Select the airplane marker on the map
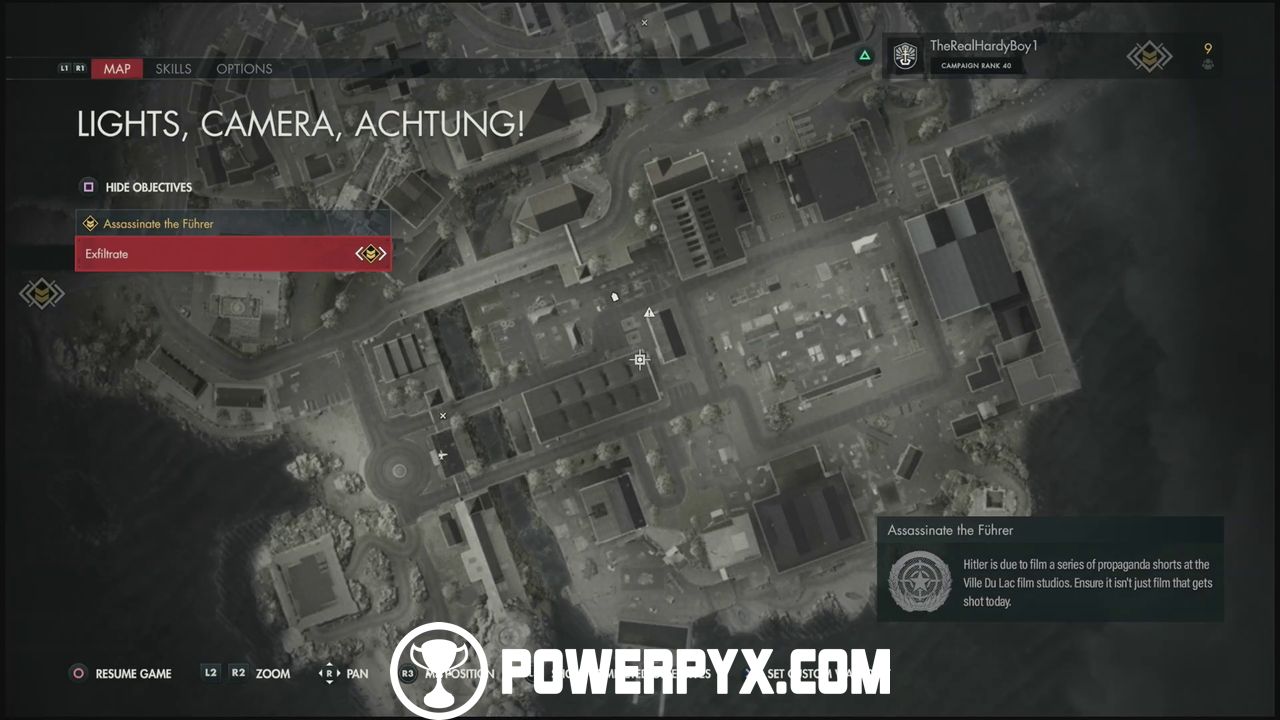Viewport: 1280px width, 720px height. (x=443, y=456)
